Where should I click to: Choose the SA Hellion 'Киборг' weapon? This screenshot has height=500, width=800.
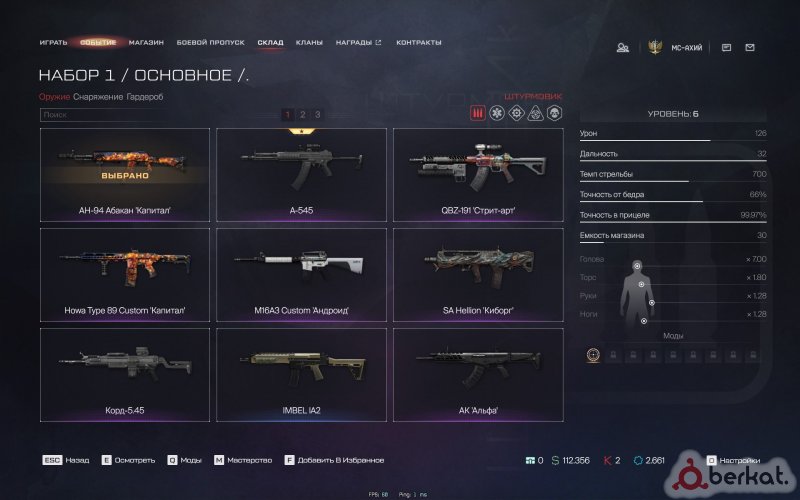[x=478, y=275]
